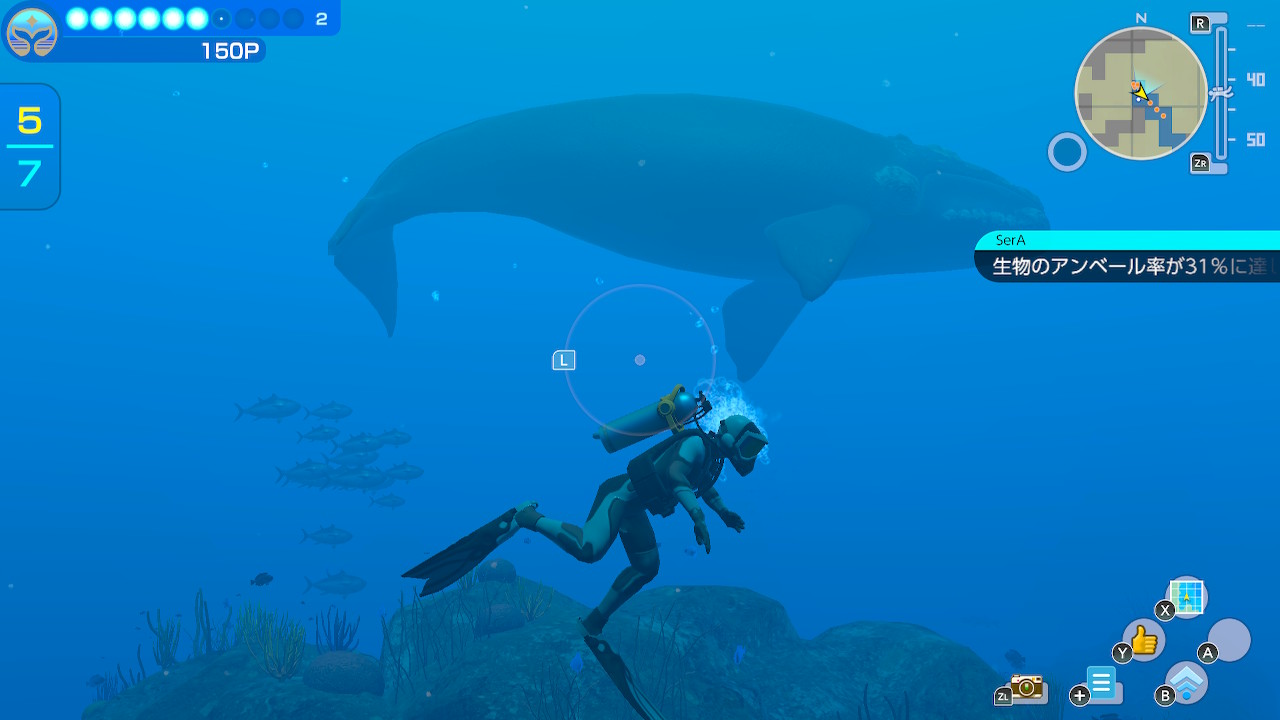Click the diver marker on depth gauge
This screenshot has height=720, width=1280.
click(1220, 93)
